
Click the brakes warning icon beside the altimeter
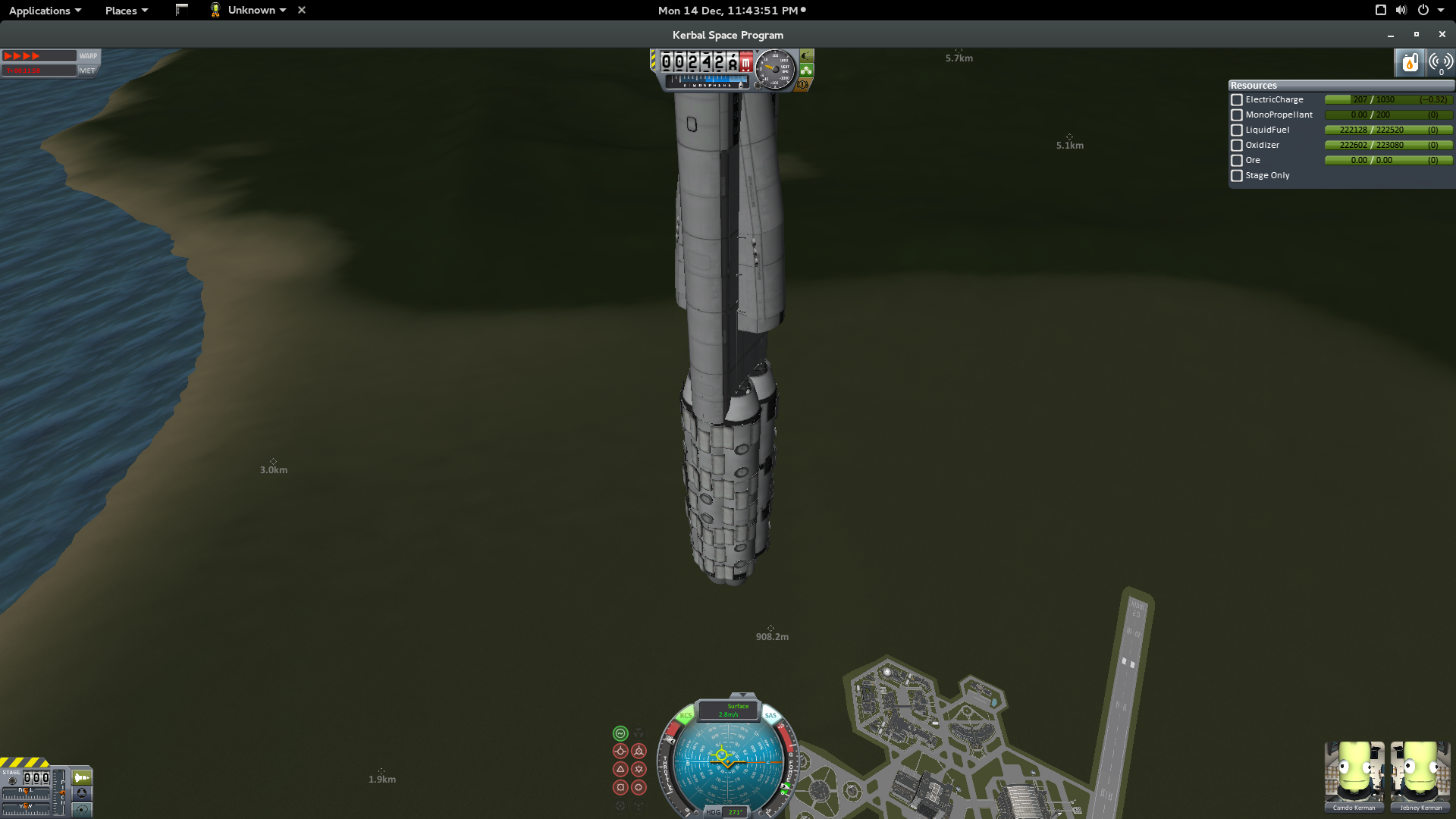pos(802,85)
